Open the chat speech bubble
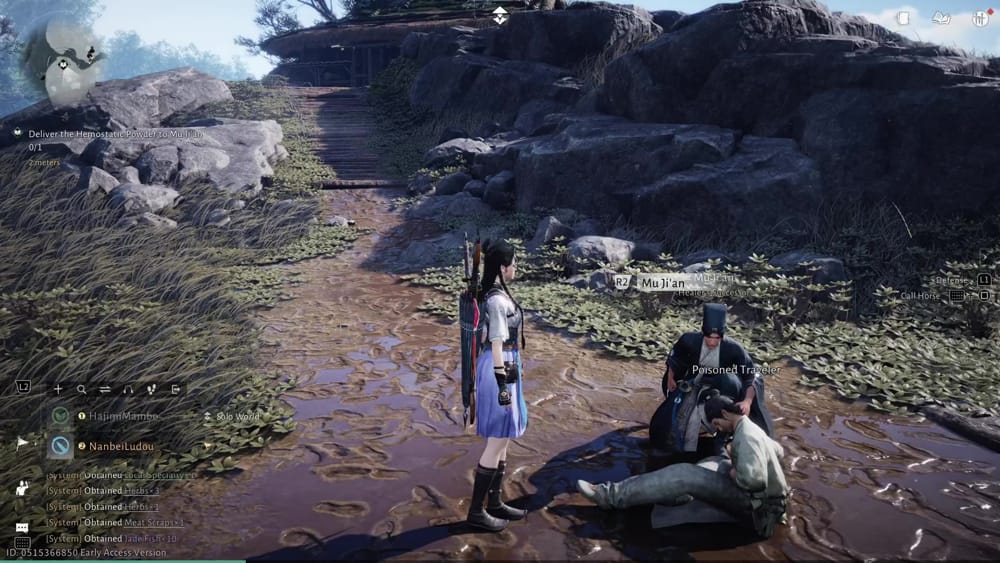 coord(22,527)
